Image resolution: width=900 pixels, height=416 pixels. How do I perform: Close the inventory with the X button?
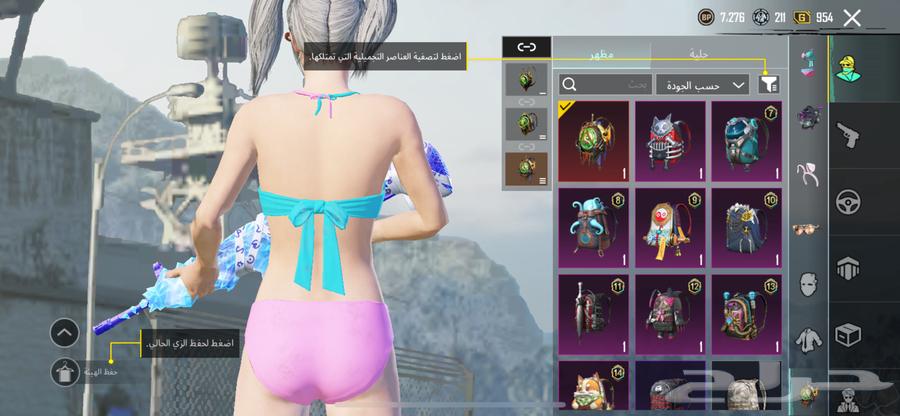tap(852, 17)
